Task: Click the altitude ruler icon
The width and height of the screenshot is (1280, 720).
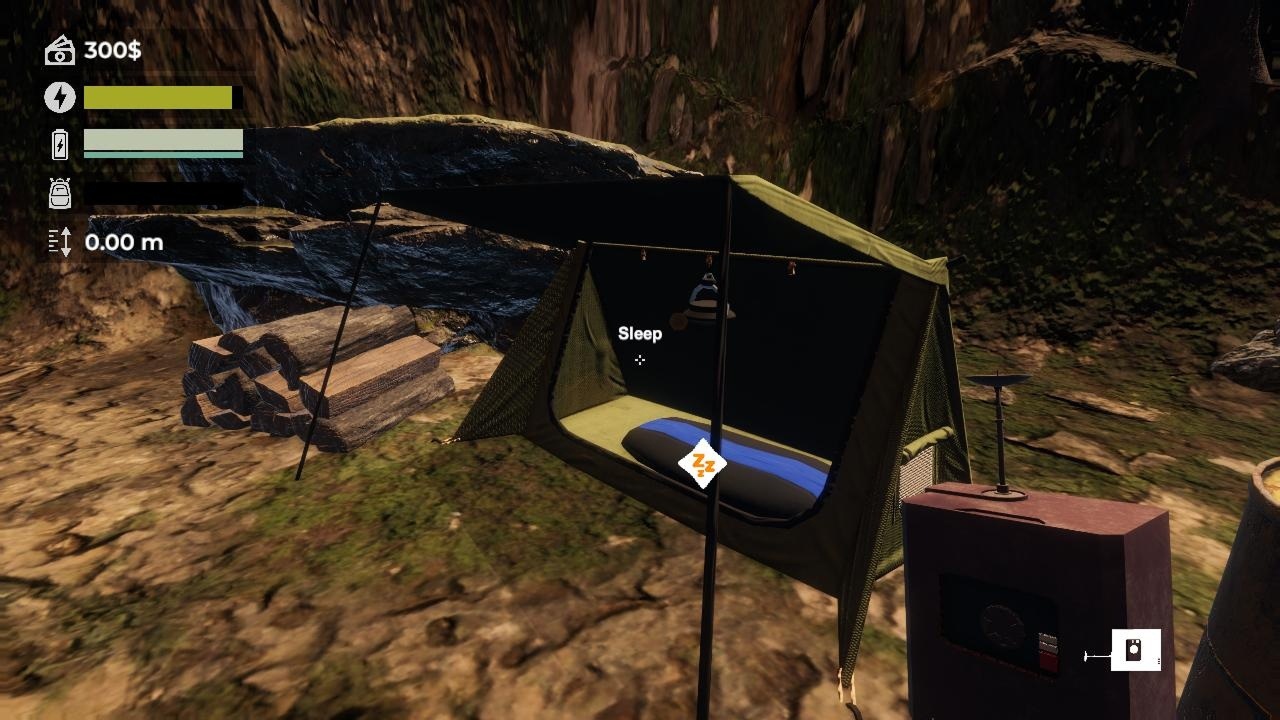Action: click(58, 241)
